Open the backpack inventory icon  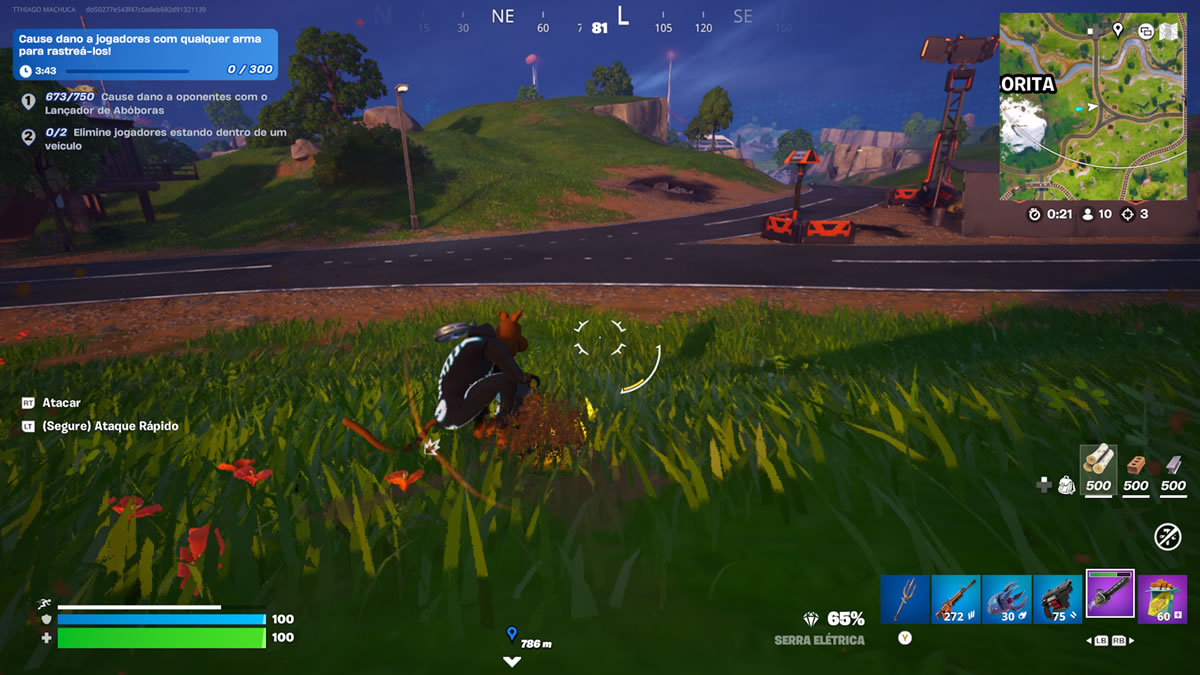click(1066, 485)
